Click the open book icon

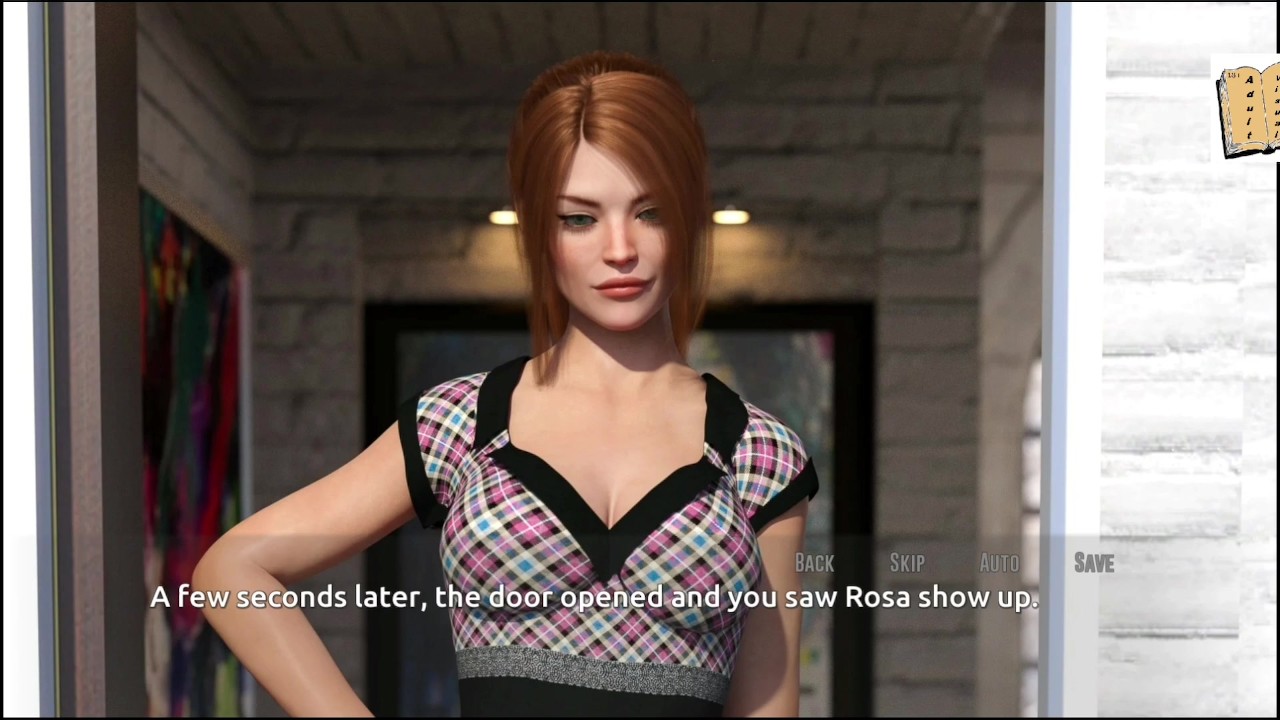[x=1248, y=110]
